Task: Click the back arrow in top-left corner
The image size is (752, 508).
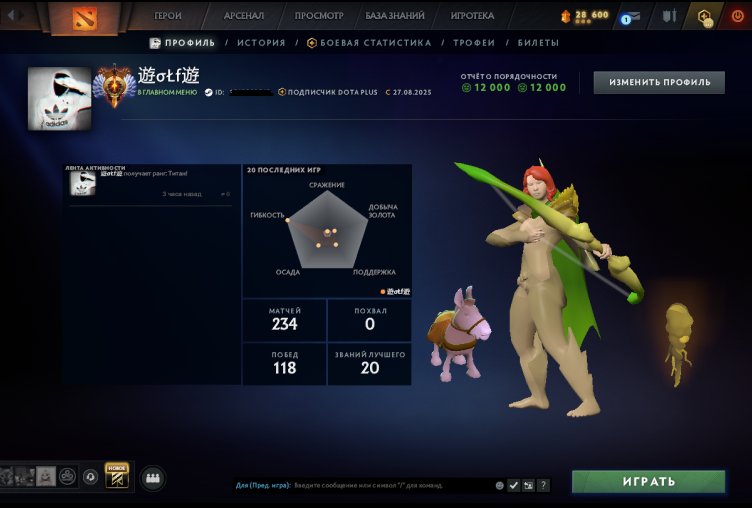Action: click(13, 16)
